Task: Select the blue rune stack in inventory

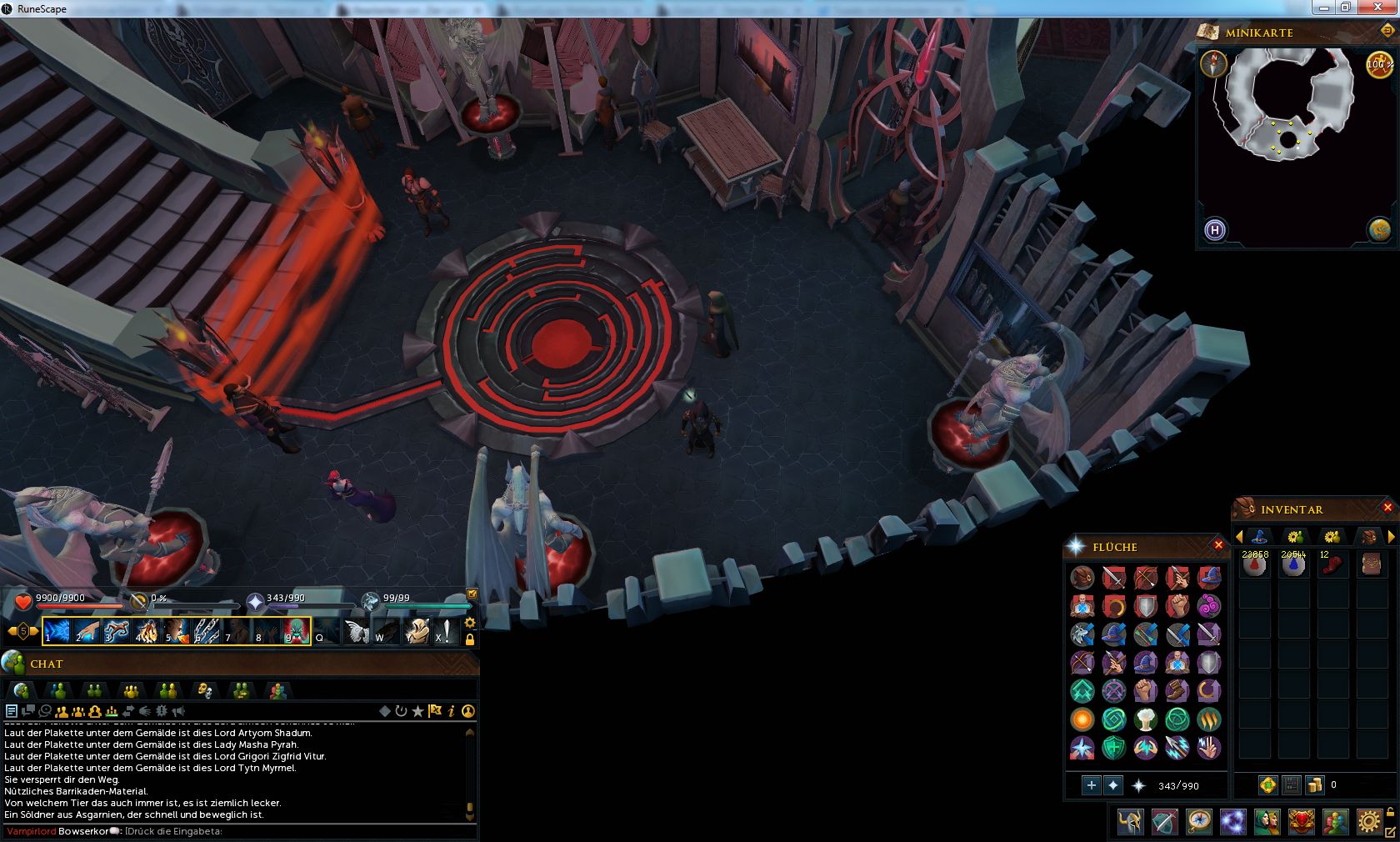Action: tap(1293, 566)
